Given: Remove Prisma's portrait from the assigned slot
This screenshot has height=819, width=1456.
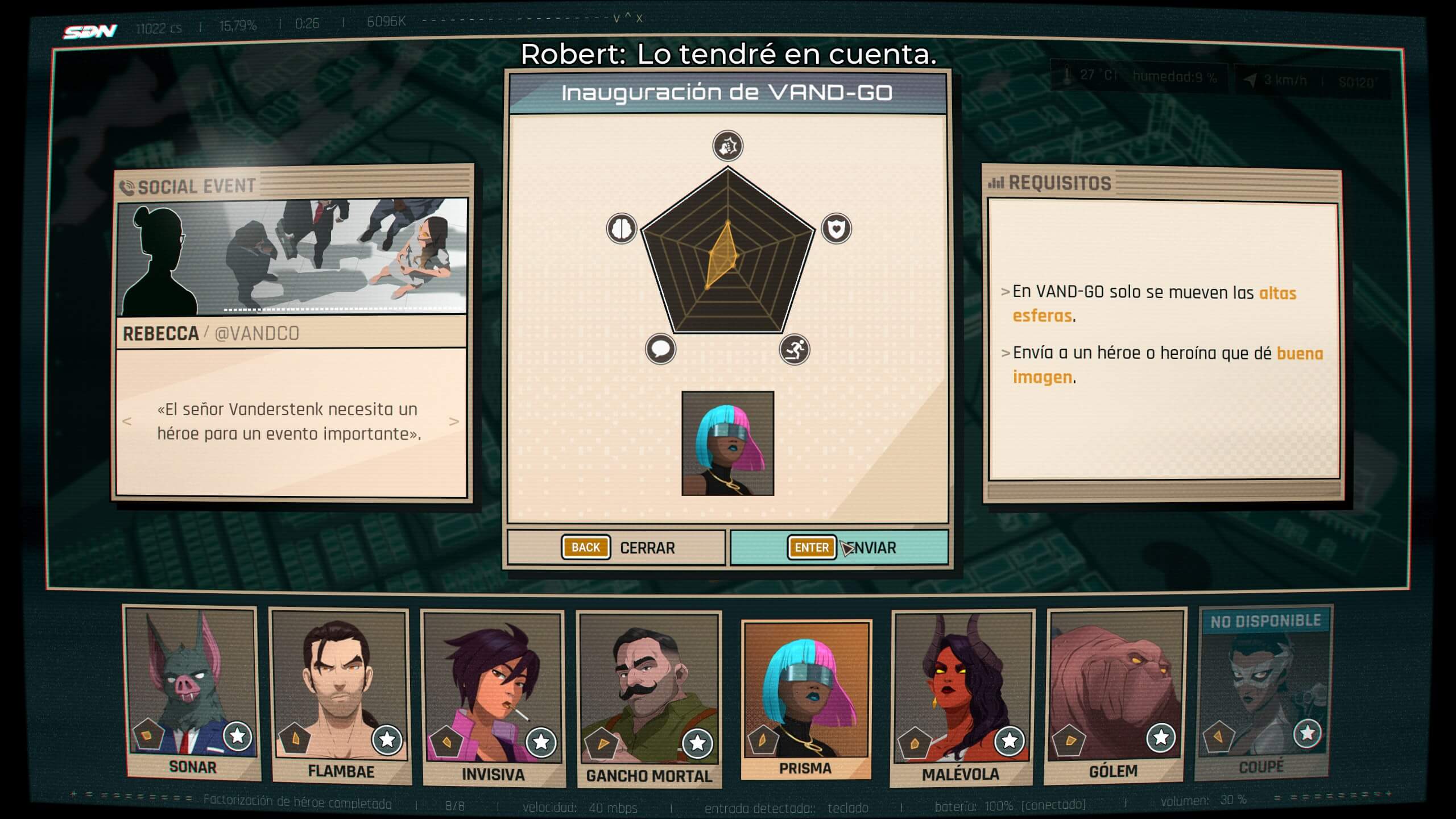Looking at the screenshot, I should [727, 443].
